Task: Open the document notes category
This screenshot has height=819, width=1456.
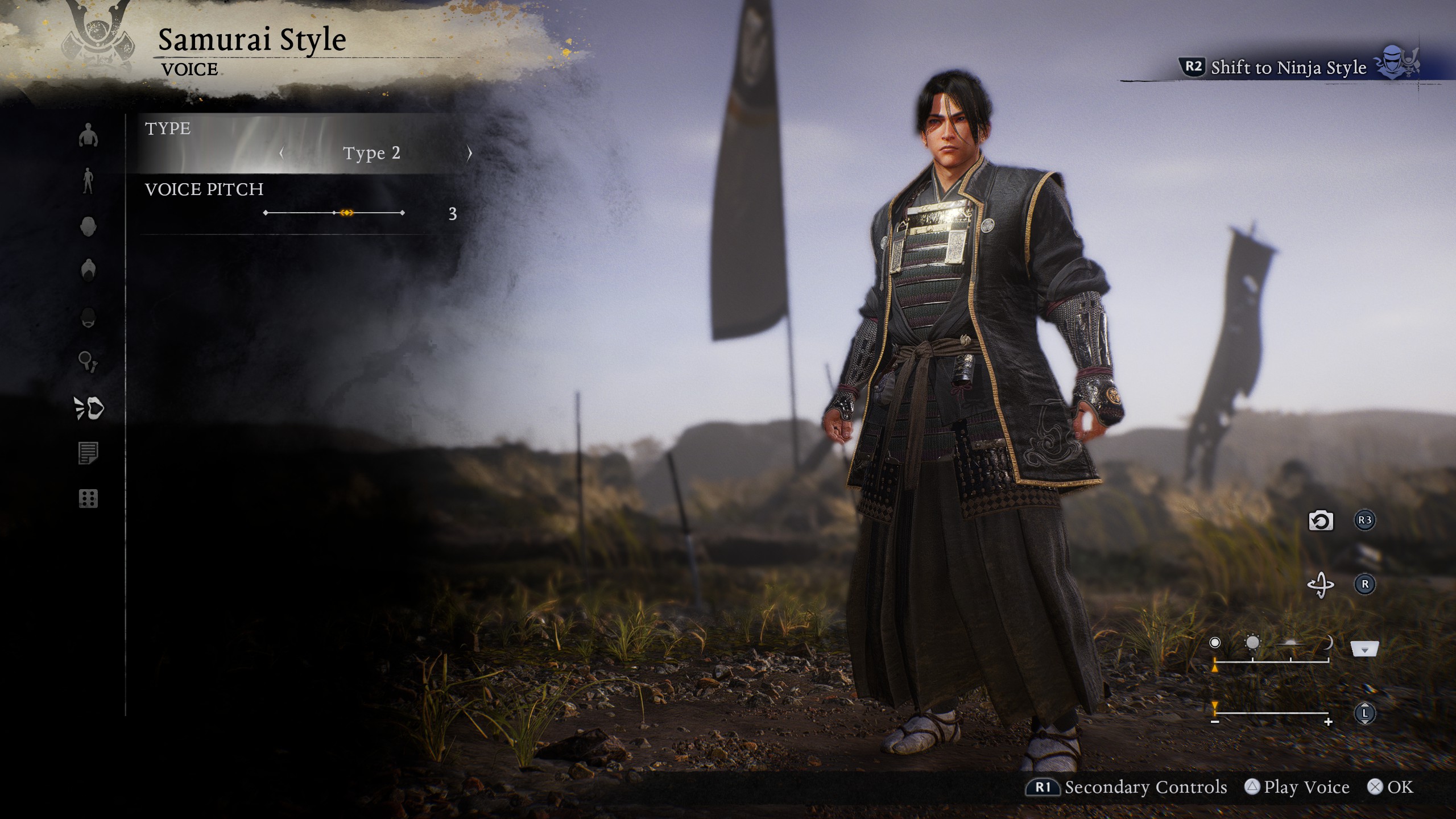Action: pyautogui.click(x=88, y=453)
